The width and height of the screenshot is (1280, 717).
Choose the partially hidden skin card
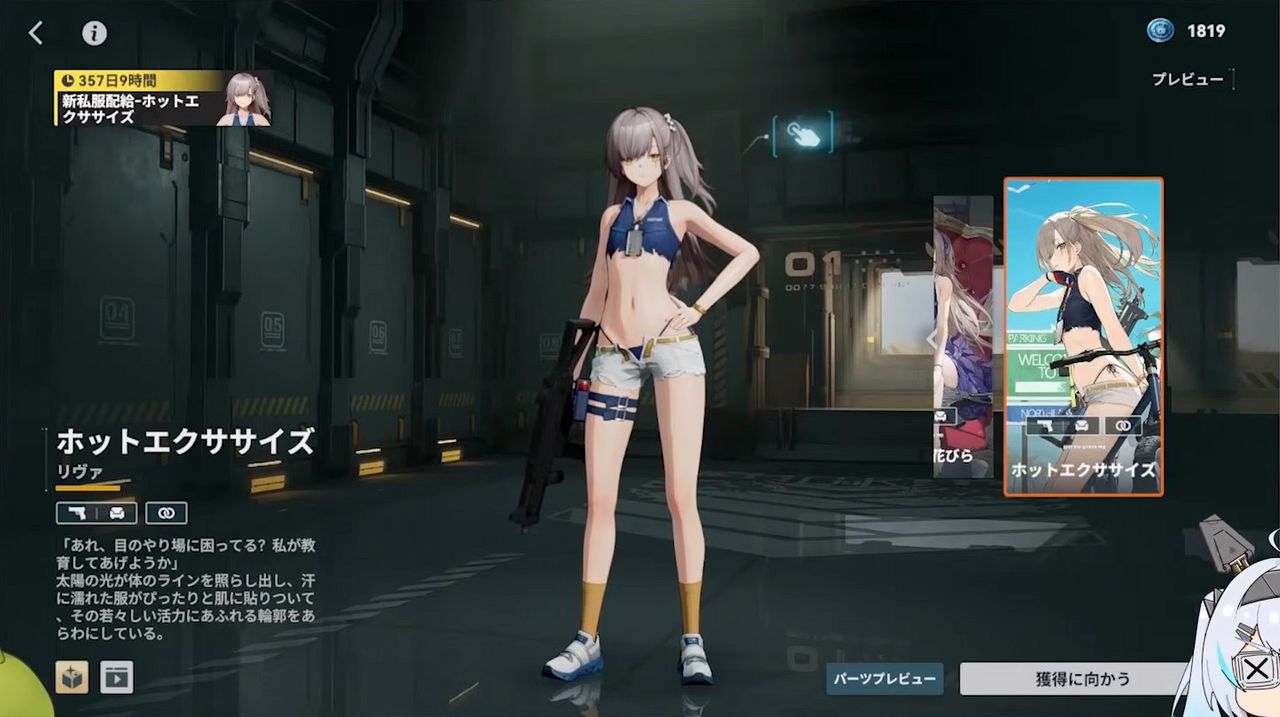pyautogui.click(x=963, y=336)
